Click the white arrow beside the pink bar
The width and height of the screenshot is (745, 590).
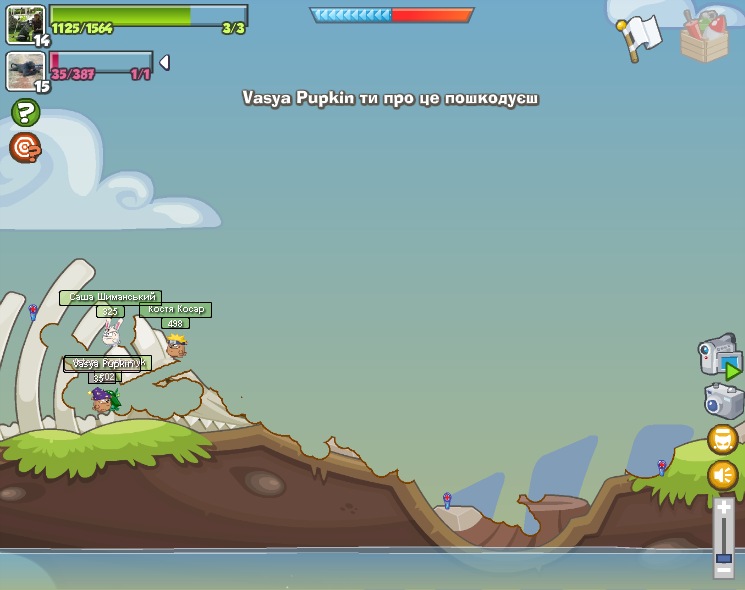(x=164, y=62)
